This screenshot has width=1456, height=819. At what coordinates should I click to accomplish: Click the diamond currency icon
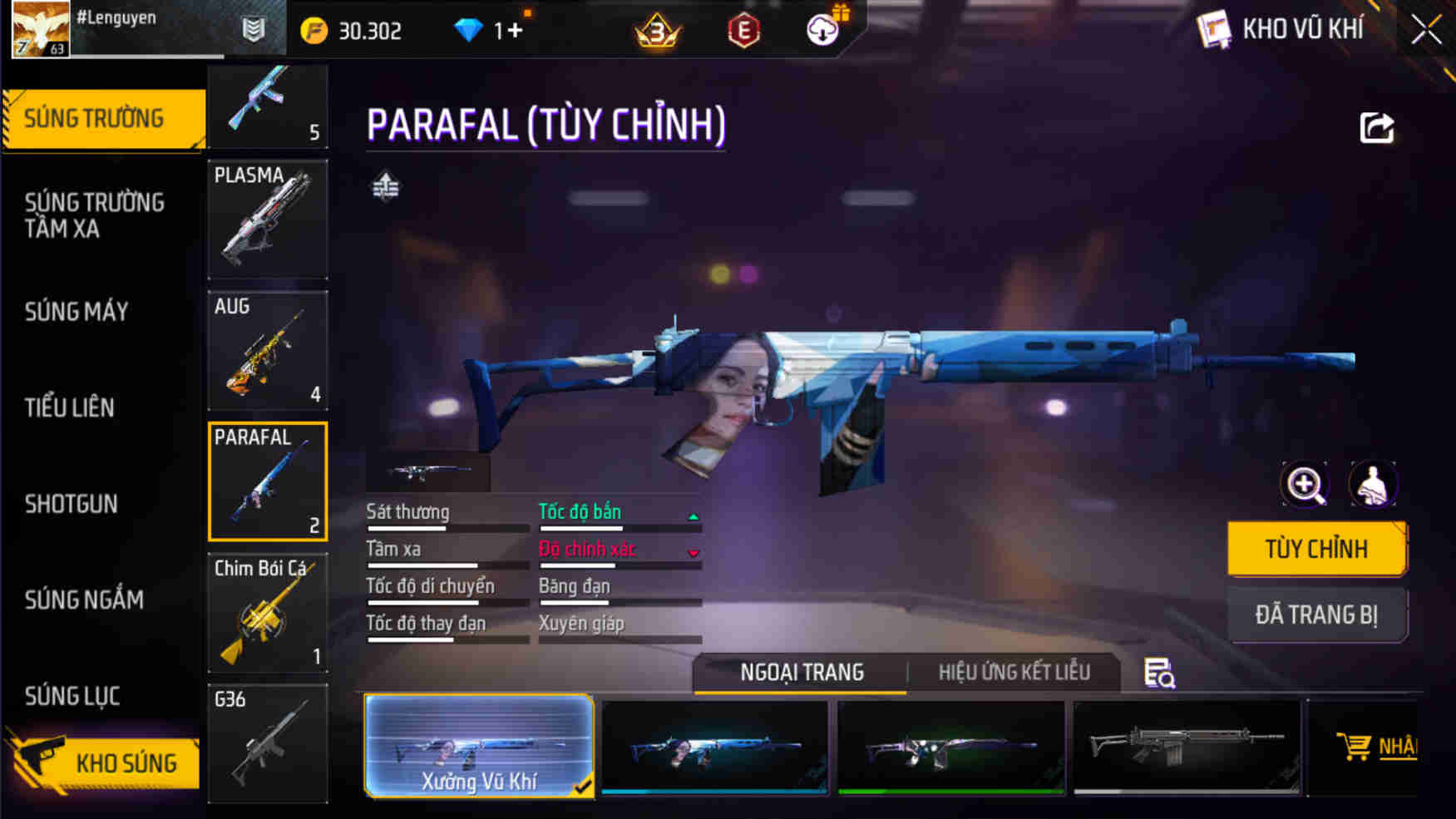click(x=471, y=28)
